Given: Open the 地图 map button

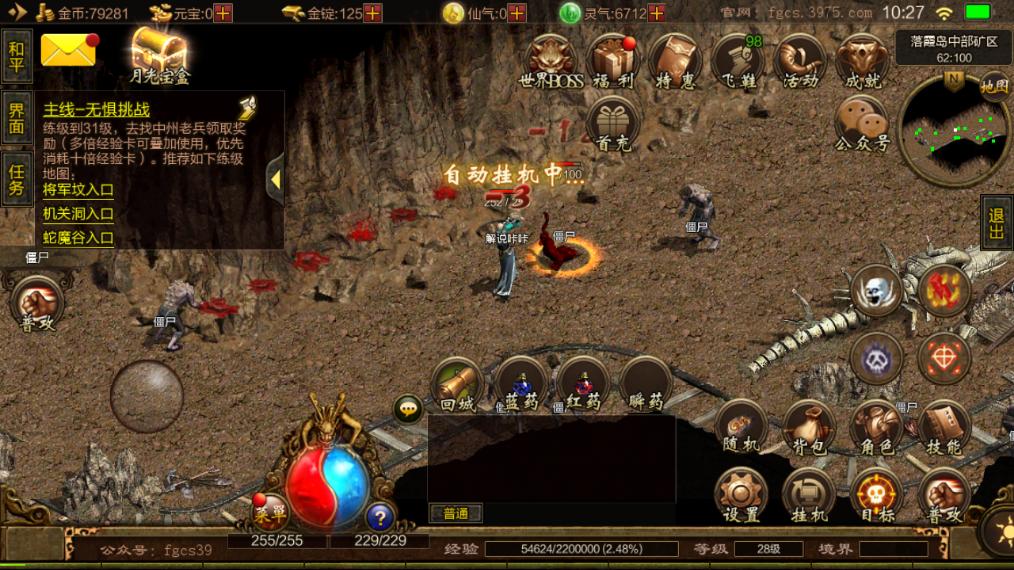Looking at the screenshot, I should pos(994,87).
